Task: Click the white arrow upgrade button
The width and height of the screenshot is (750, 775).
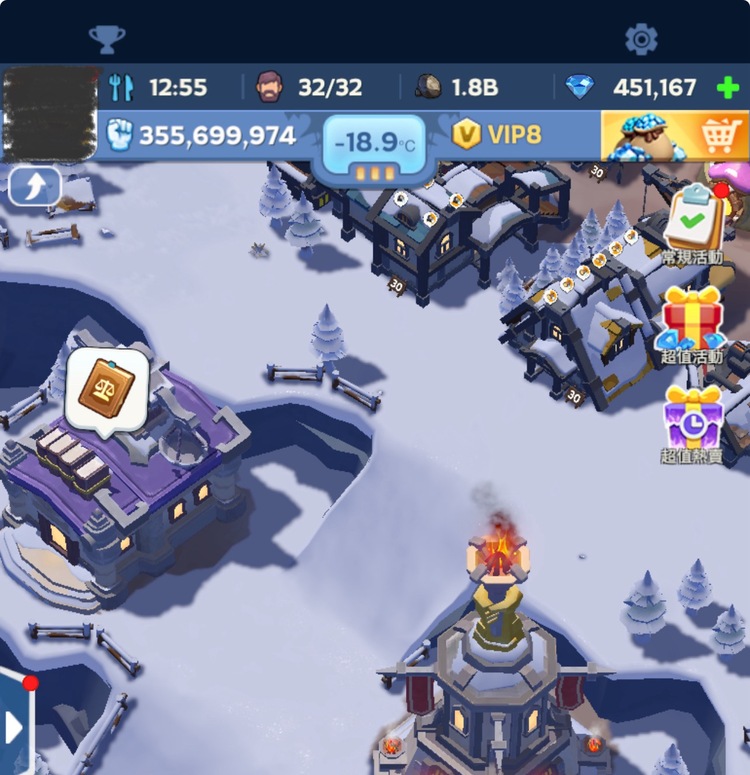Action: (35, 186)
